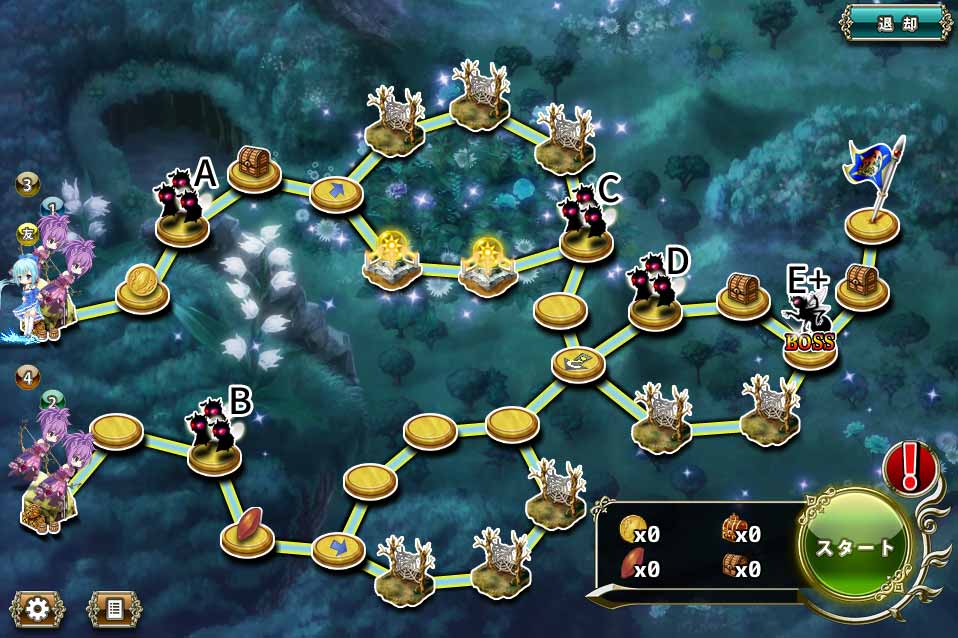The height and width of the screenshot is (638, 958).
Task: Start the stage with the green スタート button
Action: pyautogui.click(x=857, y=547)
